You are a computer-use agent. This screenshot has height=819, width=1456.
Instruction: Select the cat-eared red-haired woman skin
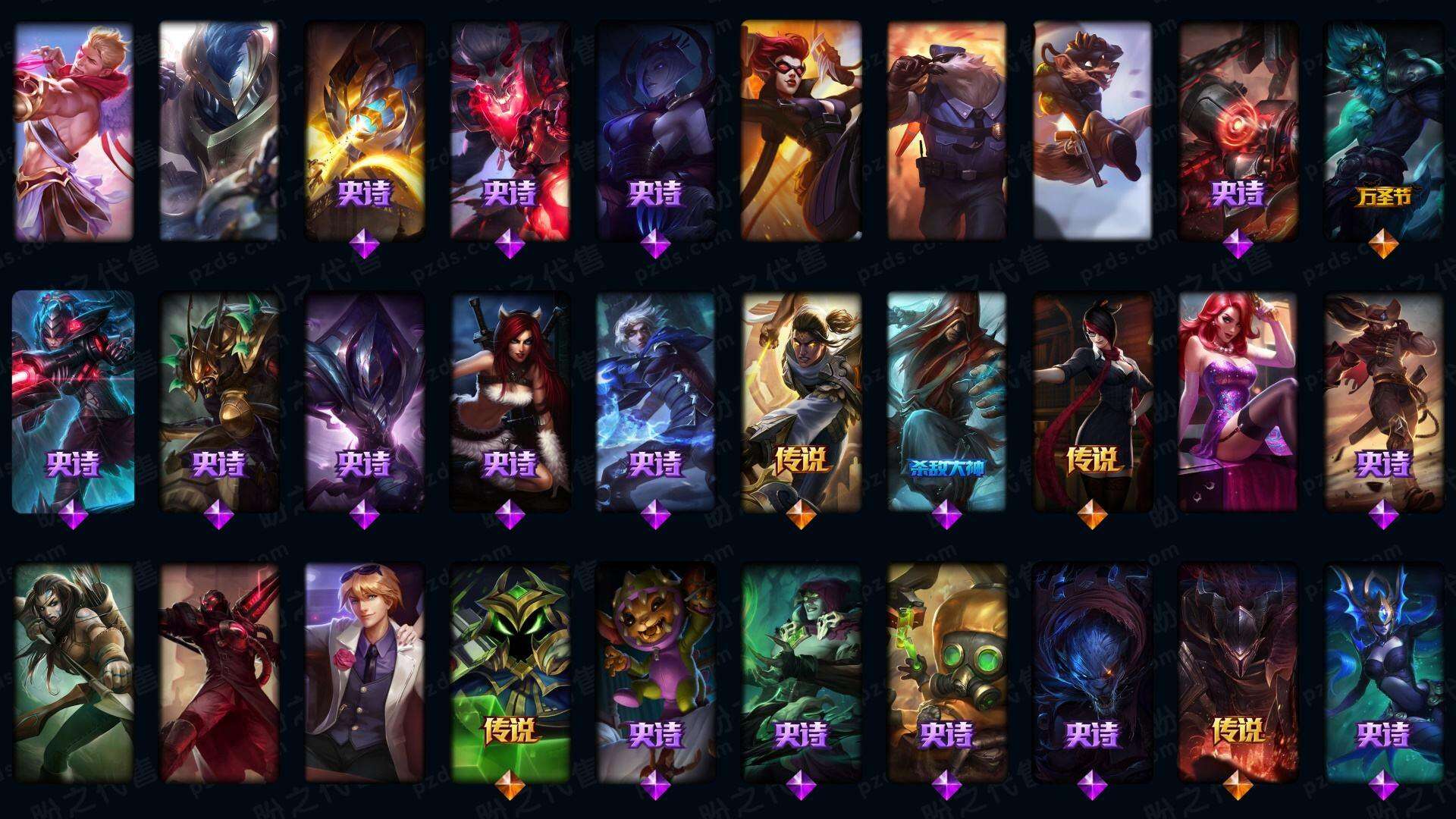(510, 402)
